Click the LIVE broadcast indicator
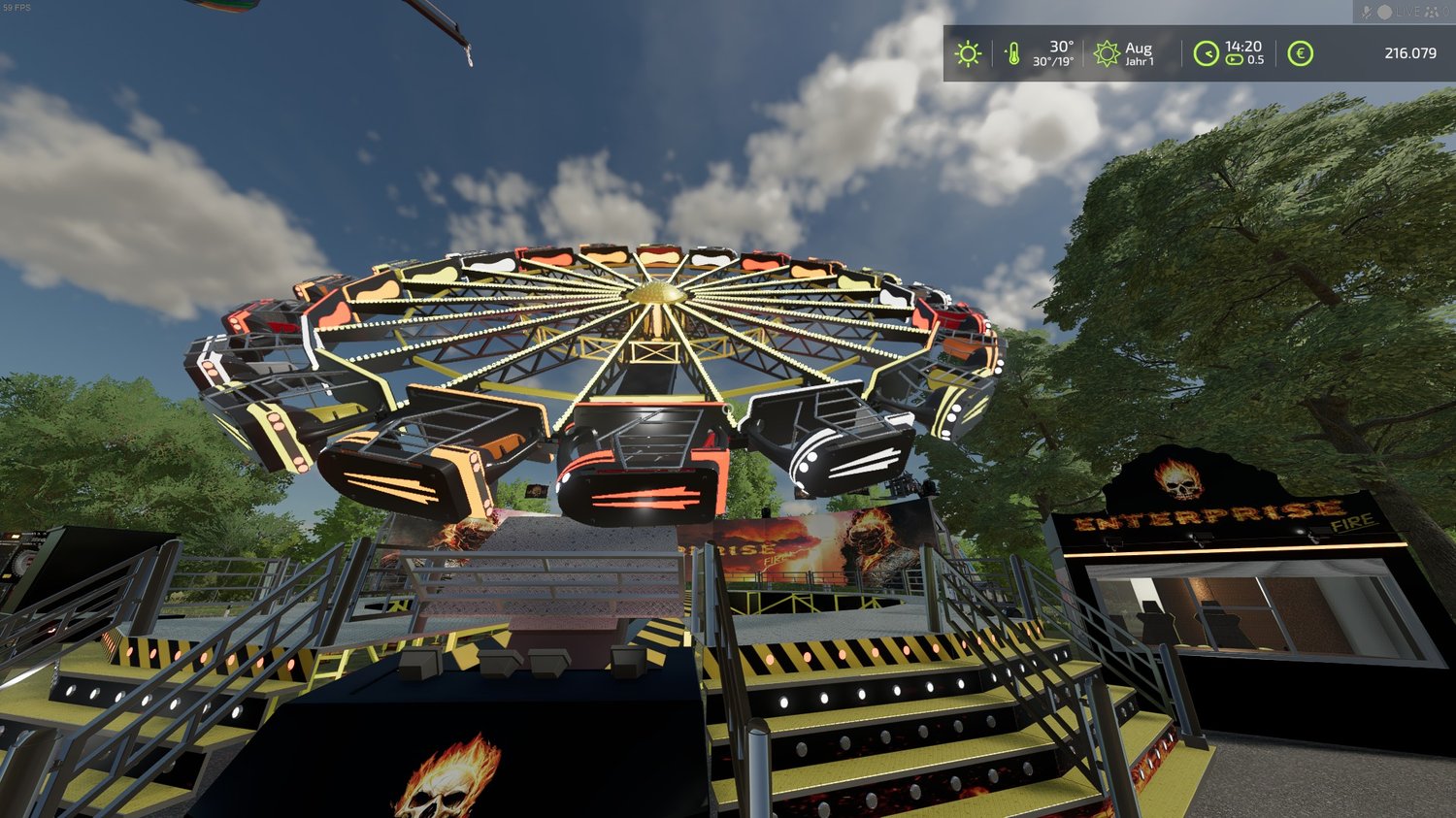This screenshot has height=818, width=1456. 1406,12
